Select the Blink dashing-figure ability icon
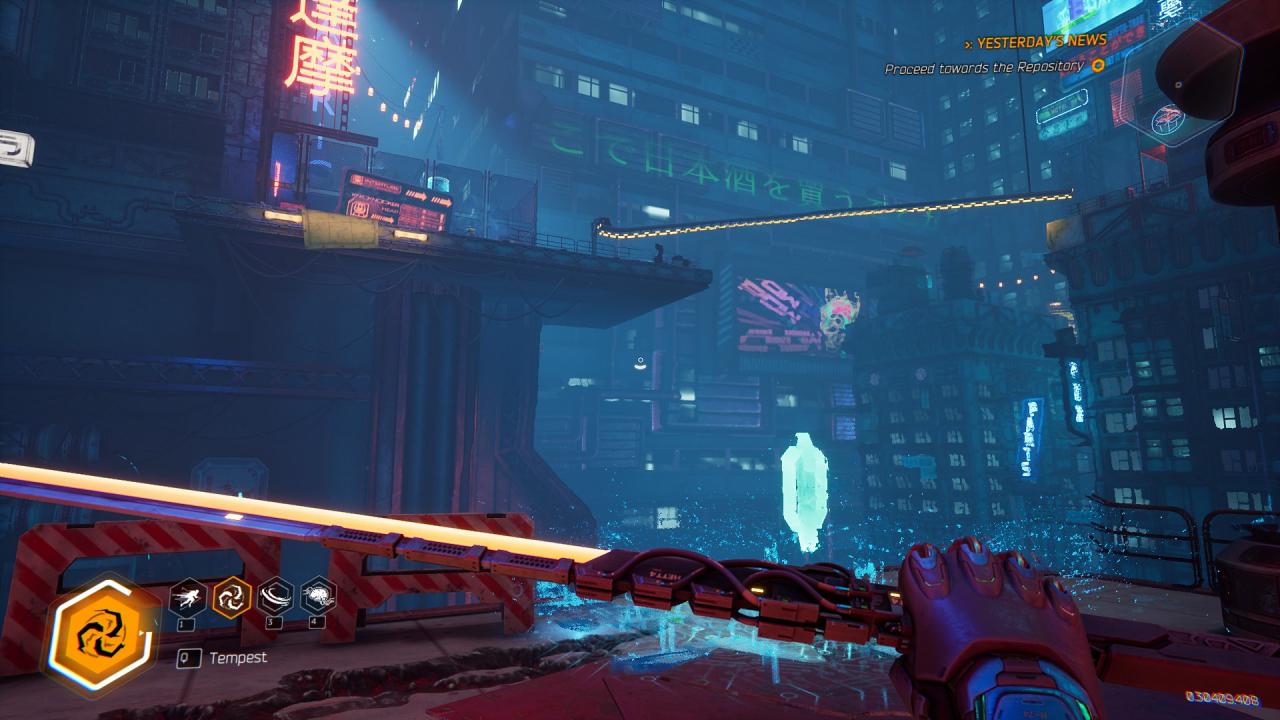Image resolution: width=1280 pixels, height=720 pixels. coord(188,598)
